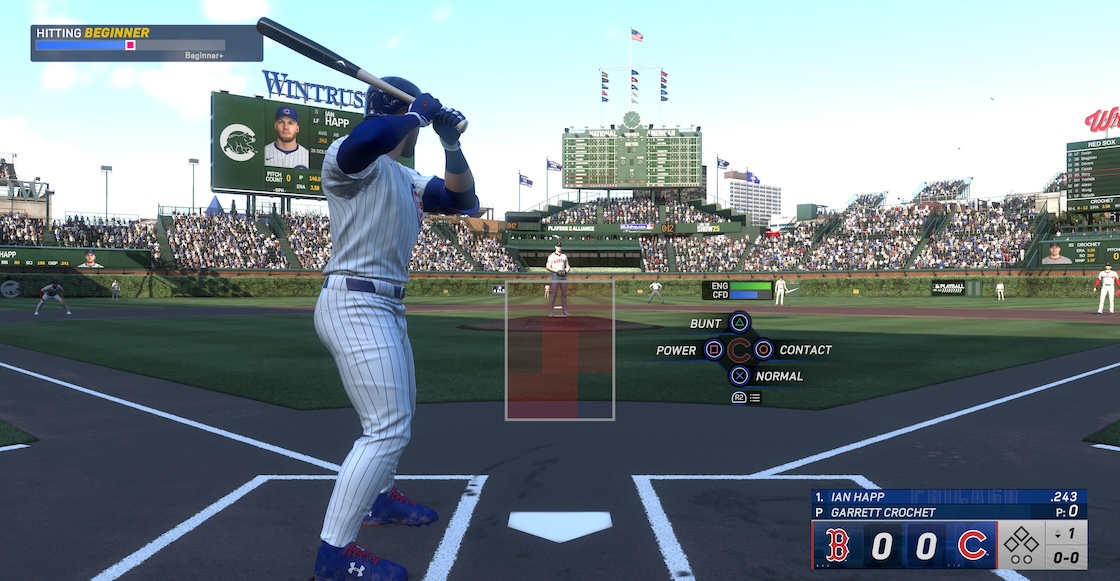Click the red strike zone box
Viewport: 1120px width, 581px height.
click(x=559, y=350)
